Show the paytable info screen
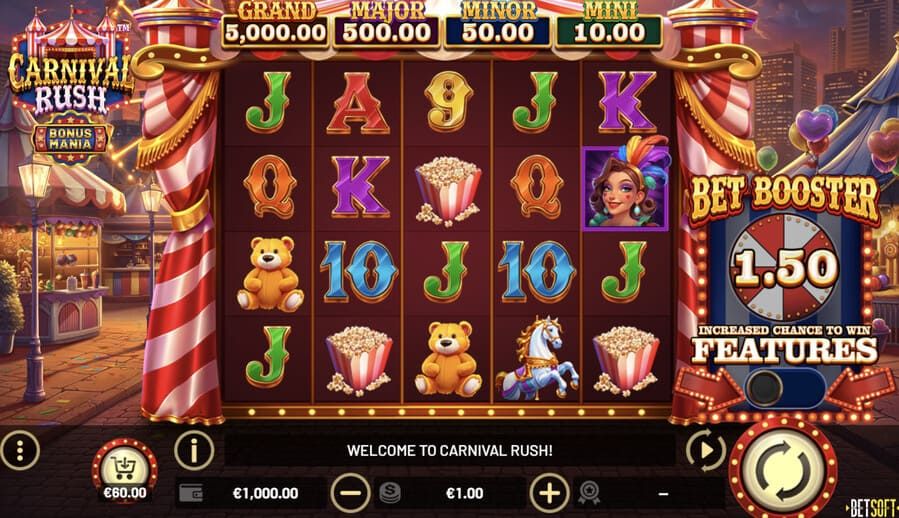The image size is (899, 518). pyautogui.click(x=194, y=450)
